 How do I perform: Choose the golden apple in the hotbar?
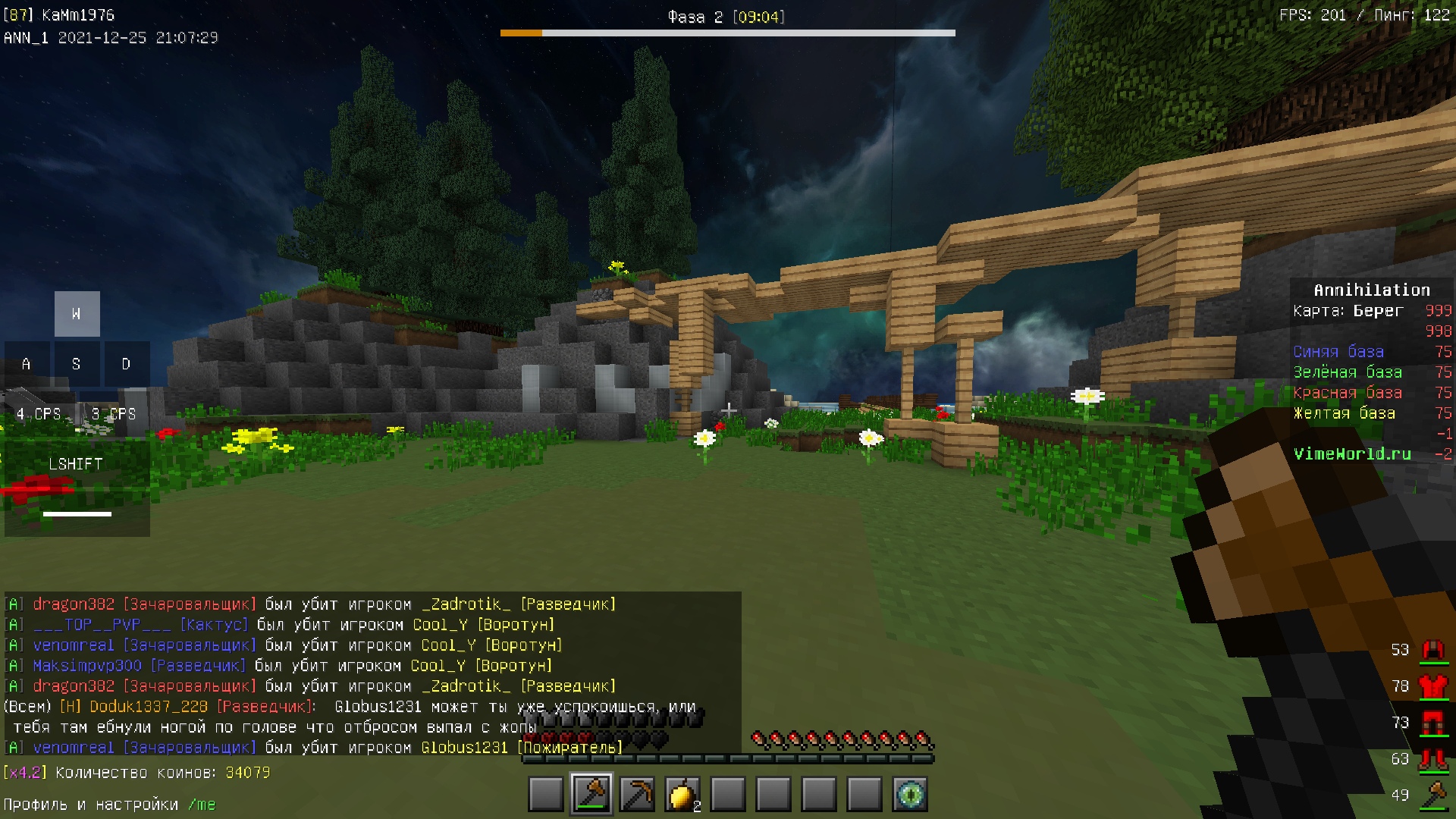tap(682, 794)
